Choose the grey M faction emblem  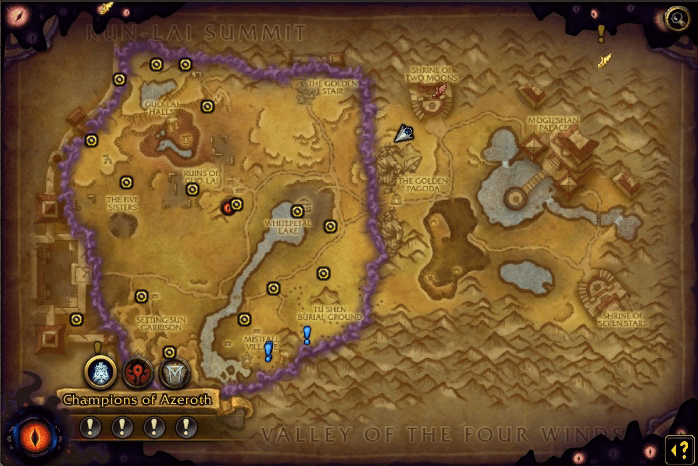point(173,372)
